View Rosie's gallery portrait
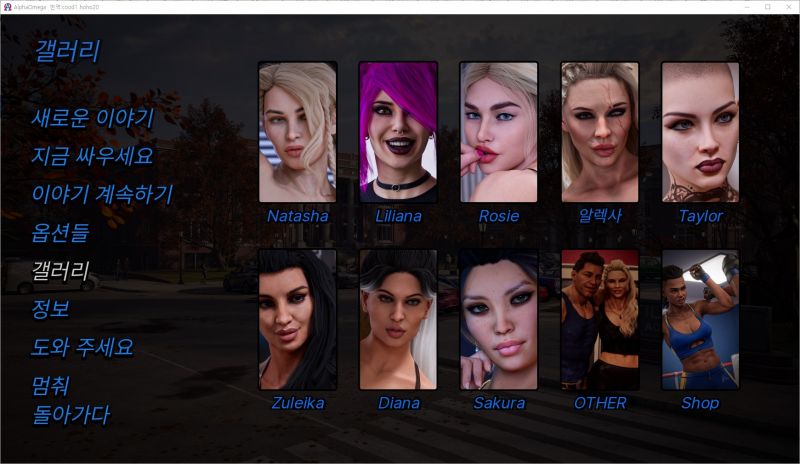This screenshot has height=464, width=800. pyautogui.click(x=499, y=132)
